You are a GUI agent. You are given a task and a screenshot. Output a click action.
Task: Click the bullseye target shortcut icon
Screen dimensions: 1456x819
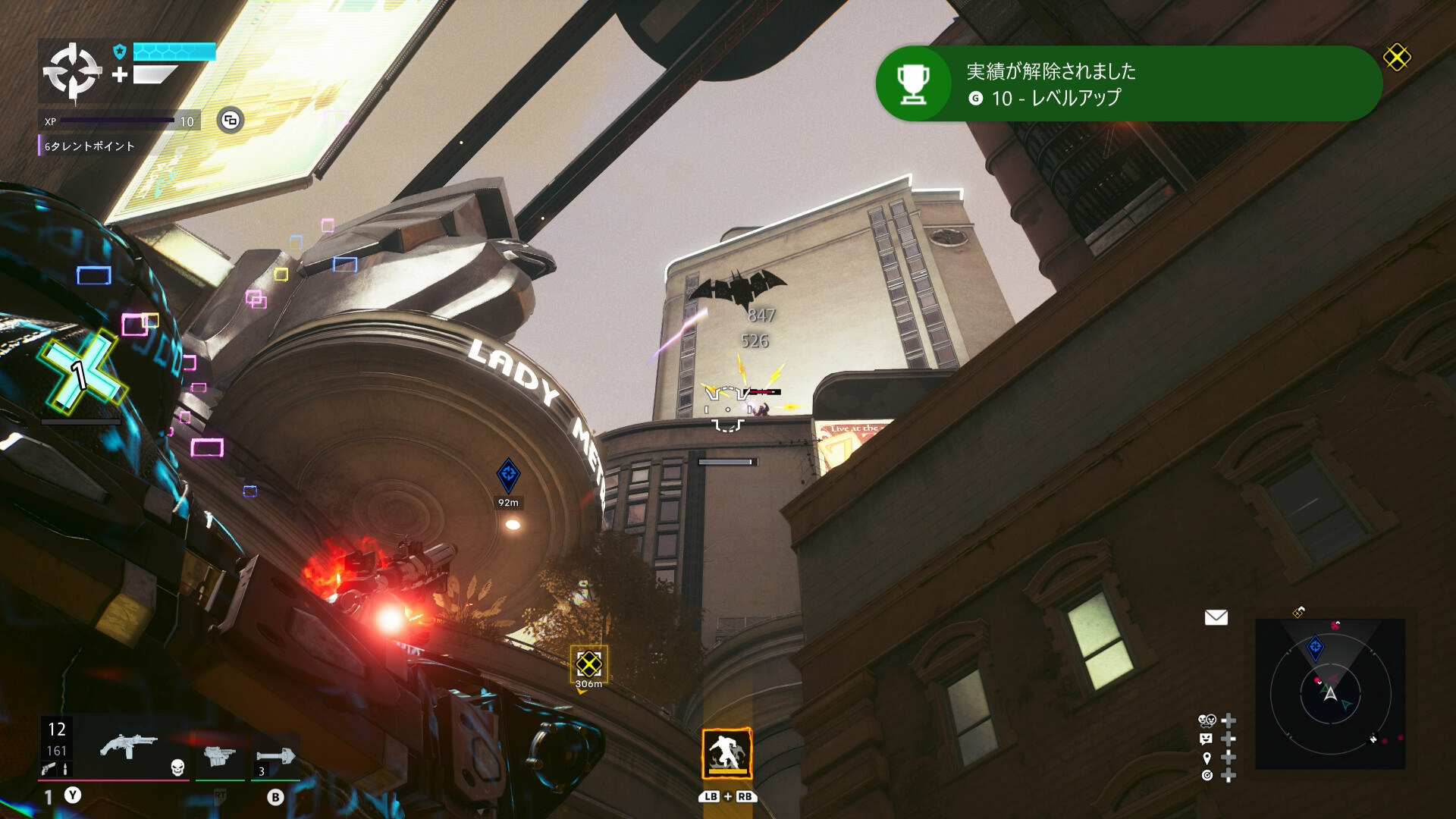1207,775
